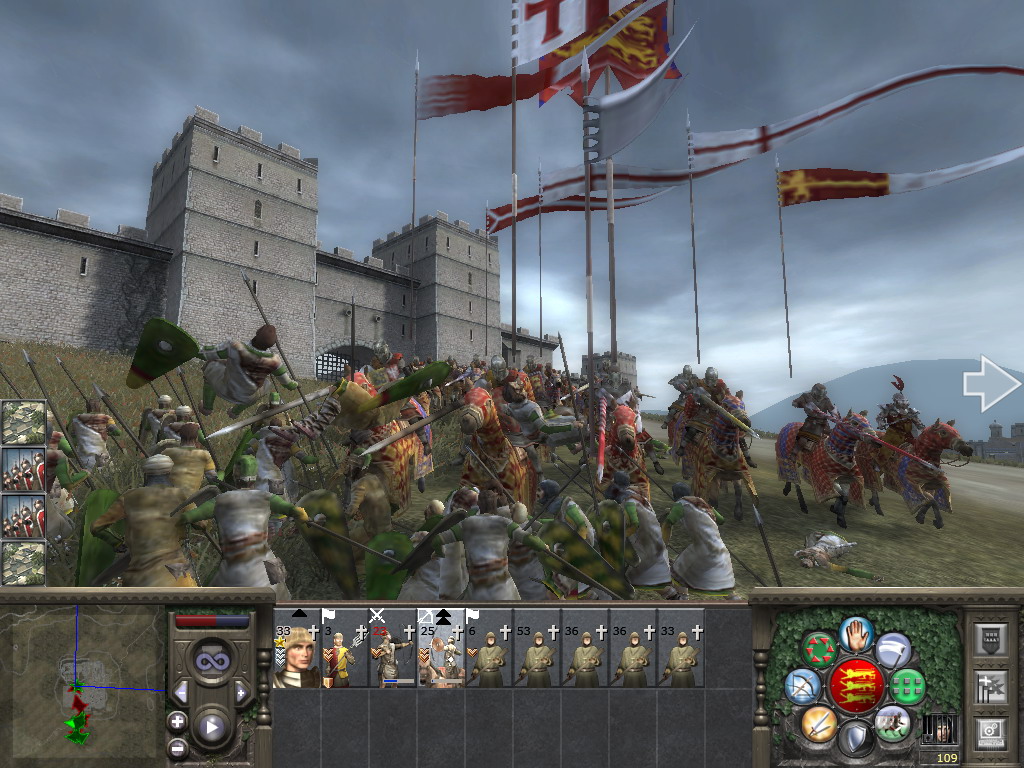Select the cavalry unit card with 25 men

pyautogui.click(x=441, y=648)
